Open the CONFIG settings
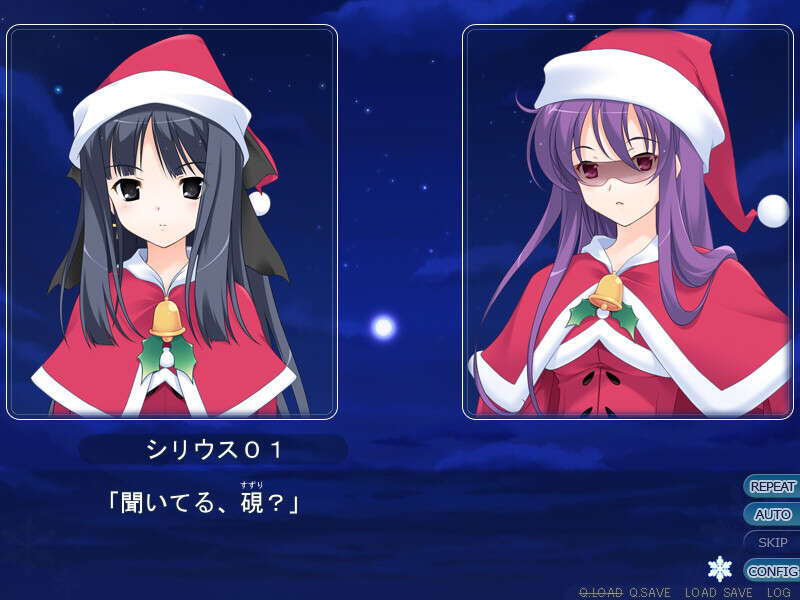The width and height of the screenshot is (800, 600). [x=772, y=571]
